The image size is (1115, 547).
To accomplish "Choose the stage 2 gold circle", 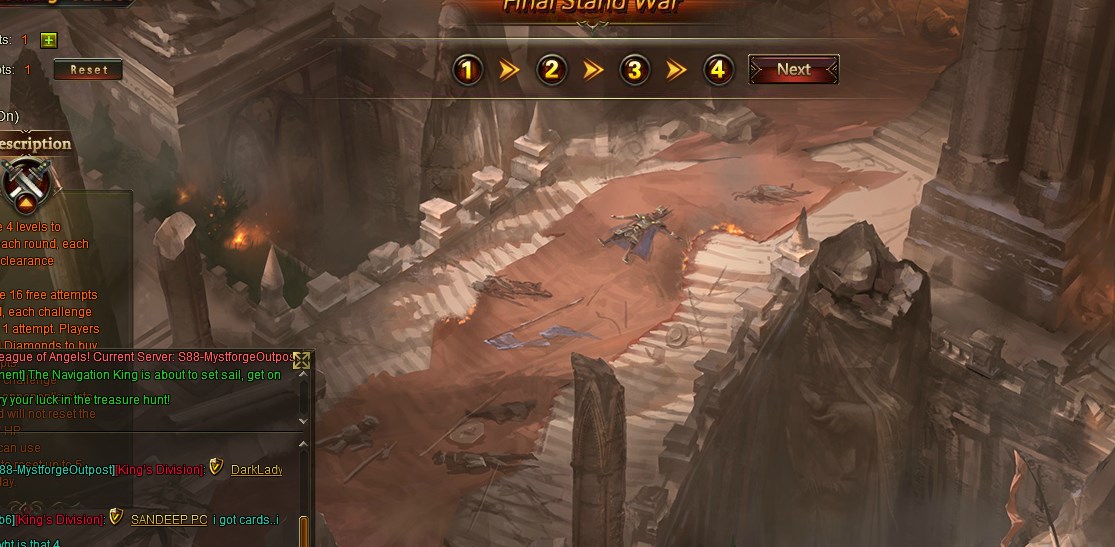I will pos(551,70).
